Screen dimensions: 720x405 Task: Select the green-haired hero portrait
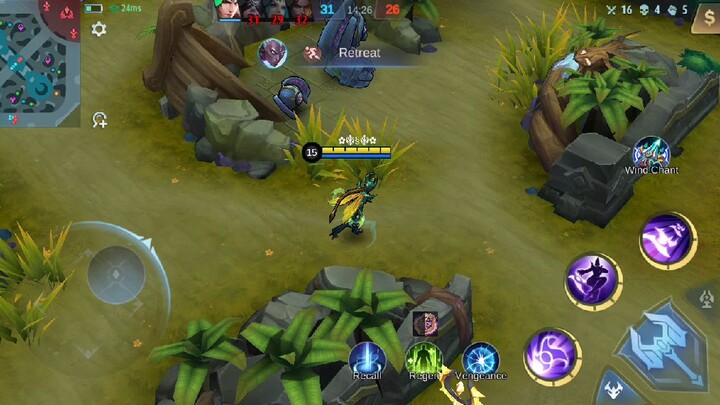230,11
